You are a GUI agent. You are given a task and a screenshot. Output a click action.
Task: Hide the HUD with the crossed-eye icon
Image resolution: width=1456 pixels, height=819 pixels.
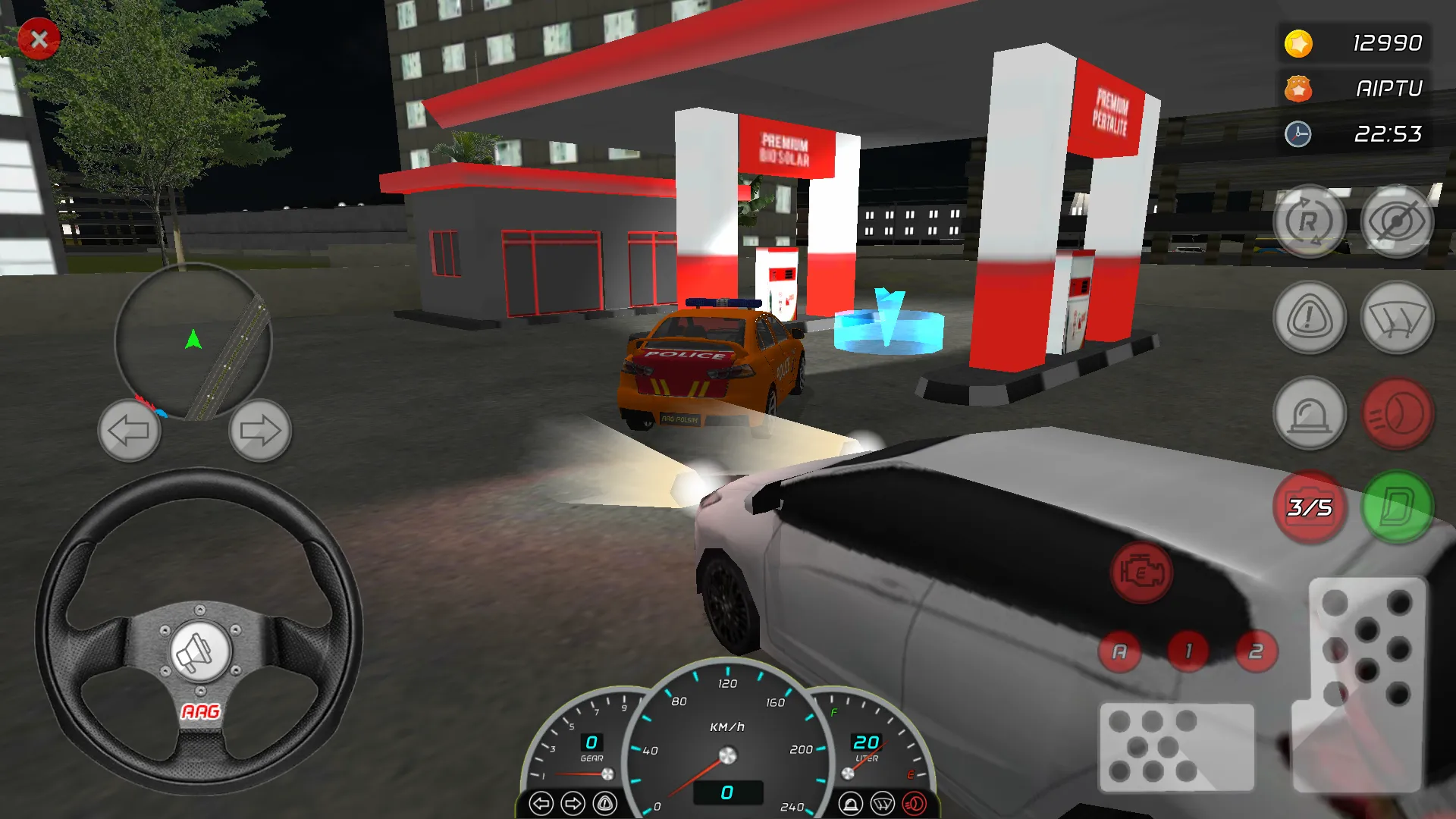(1398, 221)
